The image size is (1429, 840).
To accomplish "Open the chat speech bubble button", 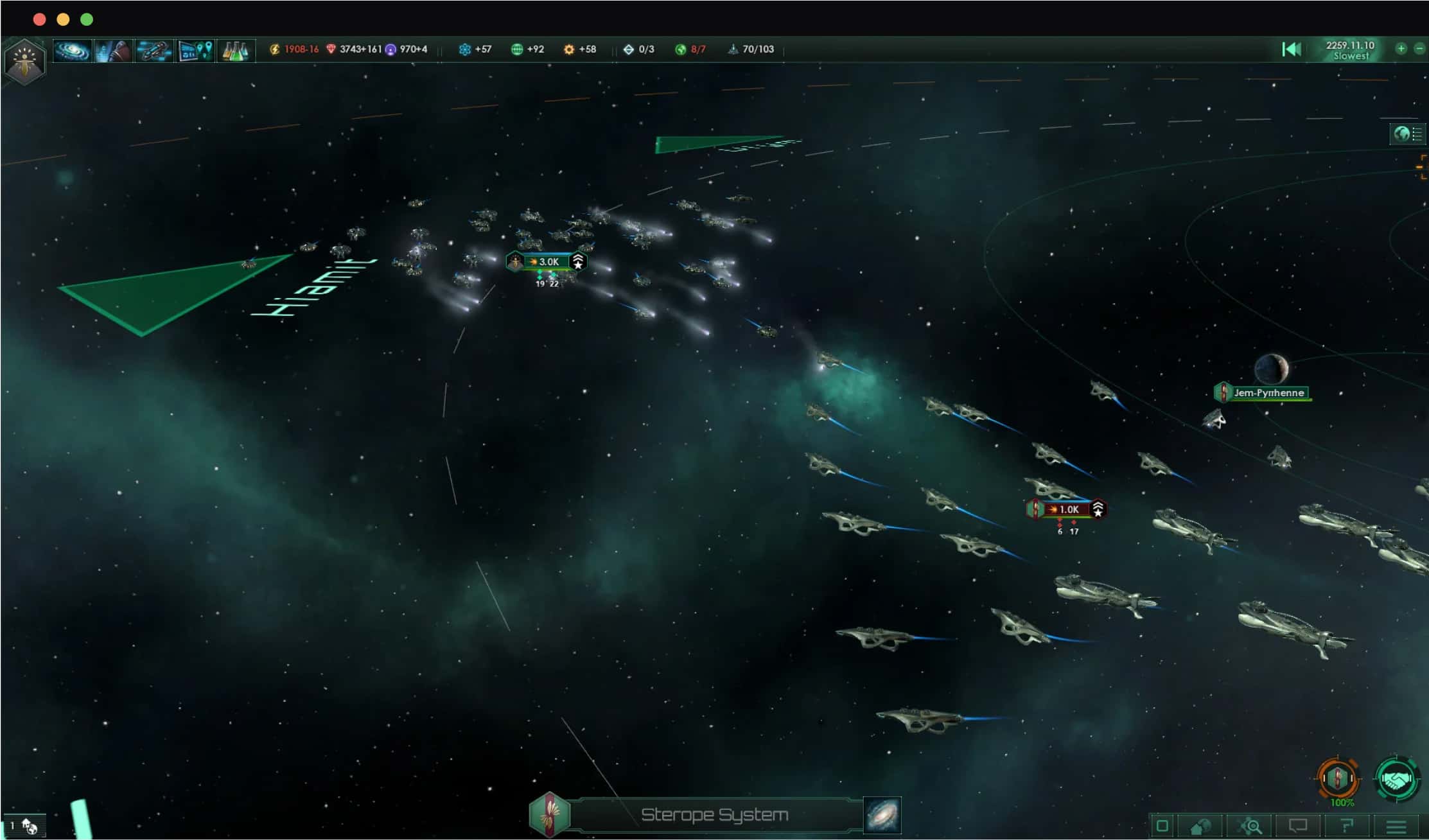I will (x=1298, y=826).
